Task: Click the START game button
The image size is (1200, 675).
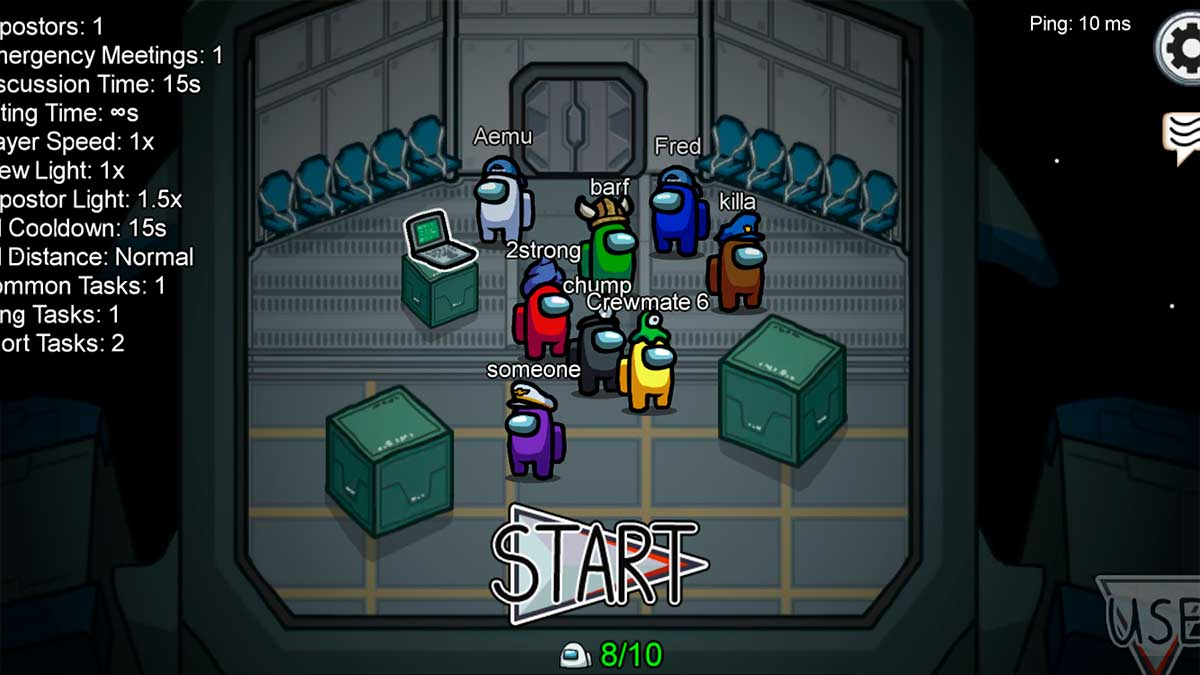Action: [598, 565]
